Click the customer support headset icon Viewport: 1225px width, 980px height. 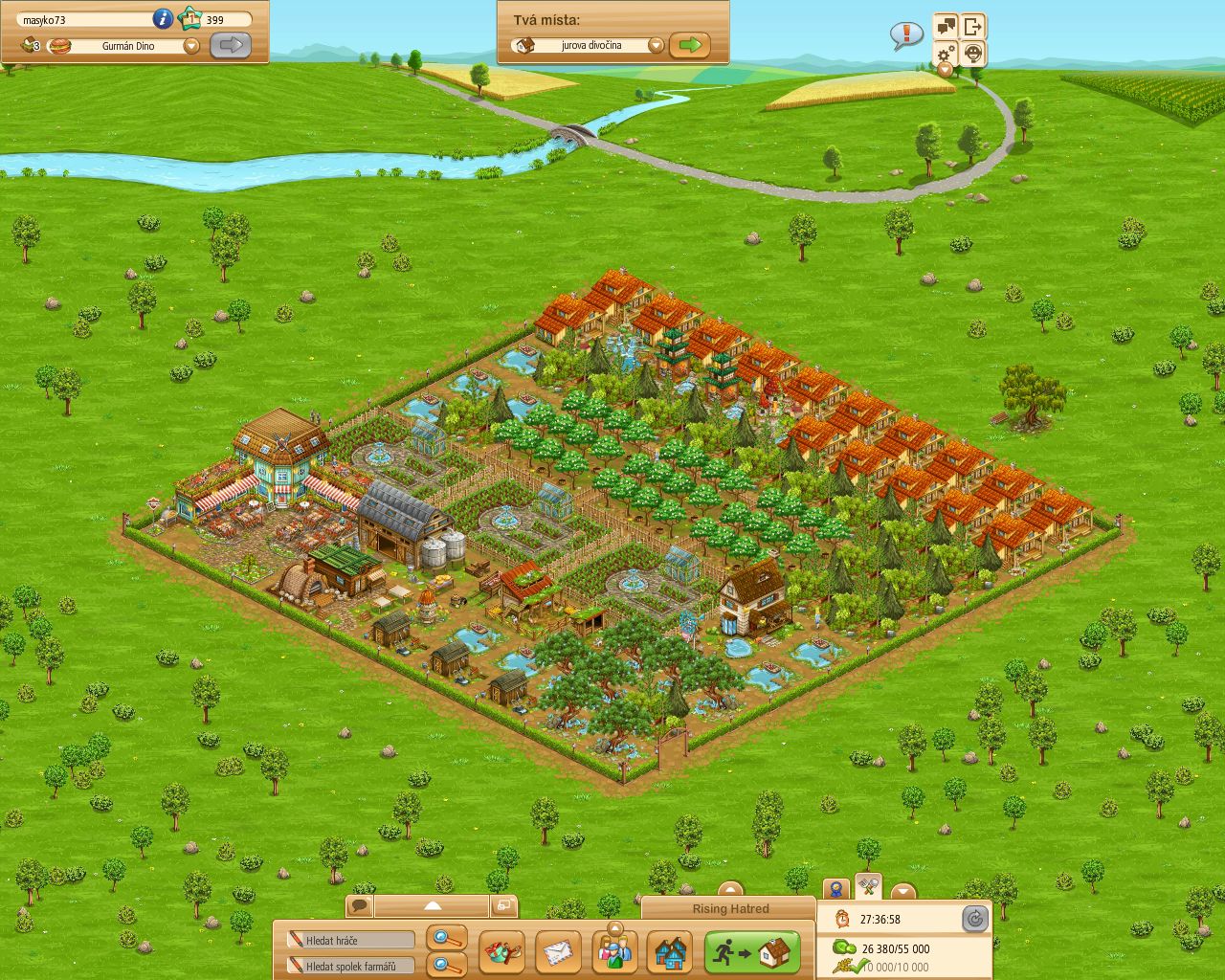point(971,56)
